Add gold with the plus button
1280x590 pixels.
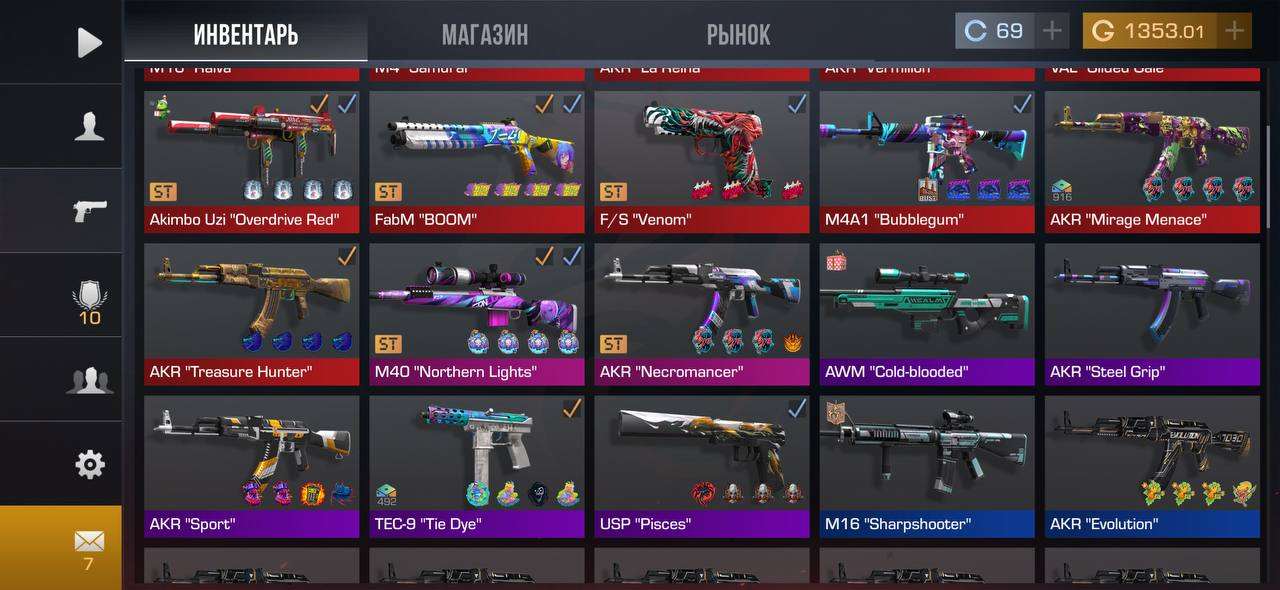(x=1235, y=31)
